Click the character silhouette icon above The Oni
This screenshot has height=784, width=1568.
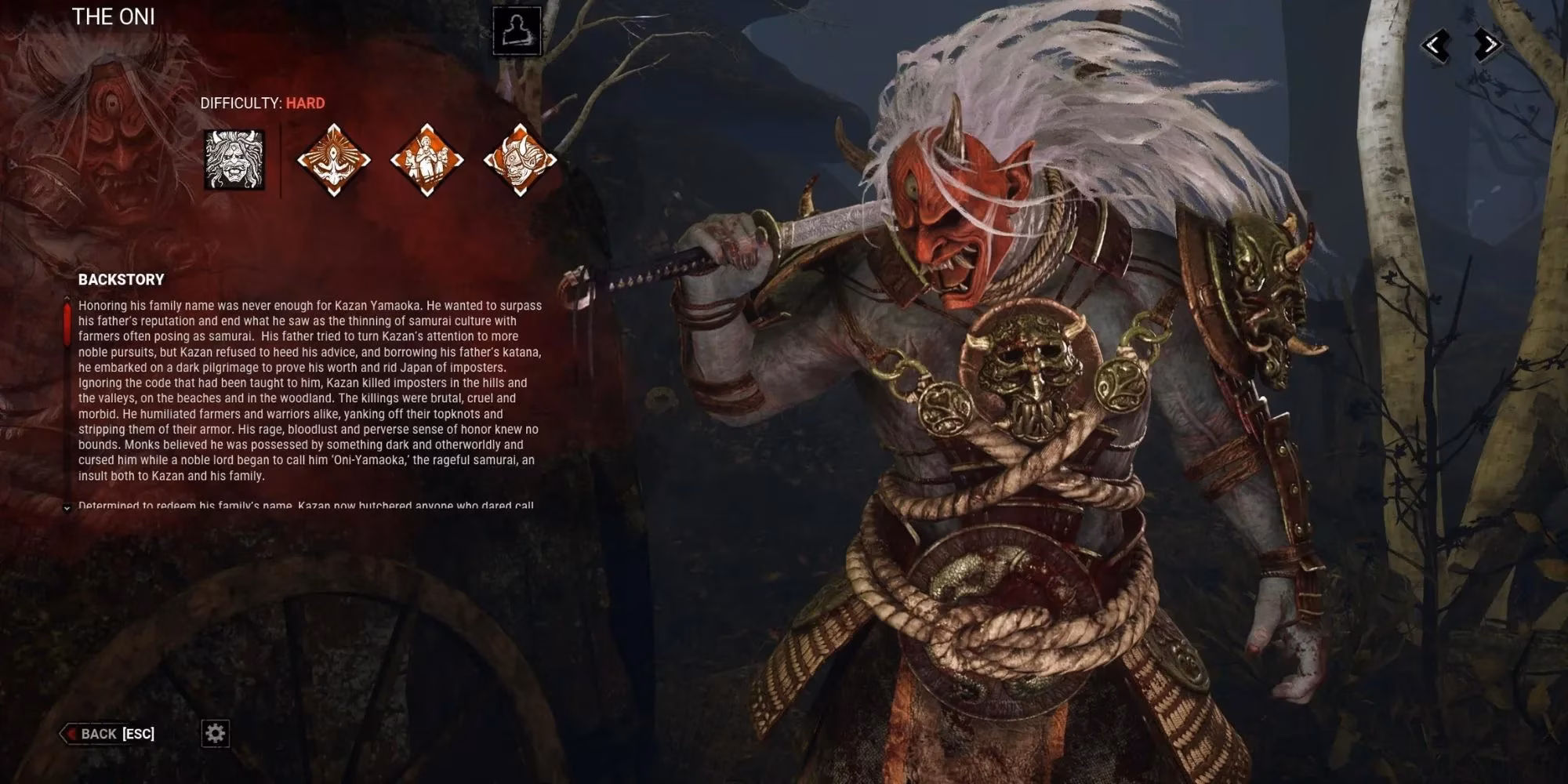point(517,30)
